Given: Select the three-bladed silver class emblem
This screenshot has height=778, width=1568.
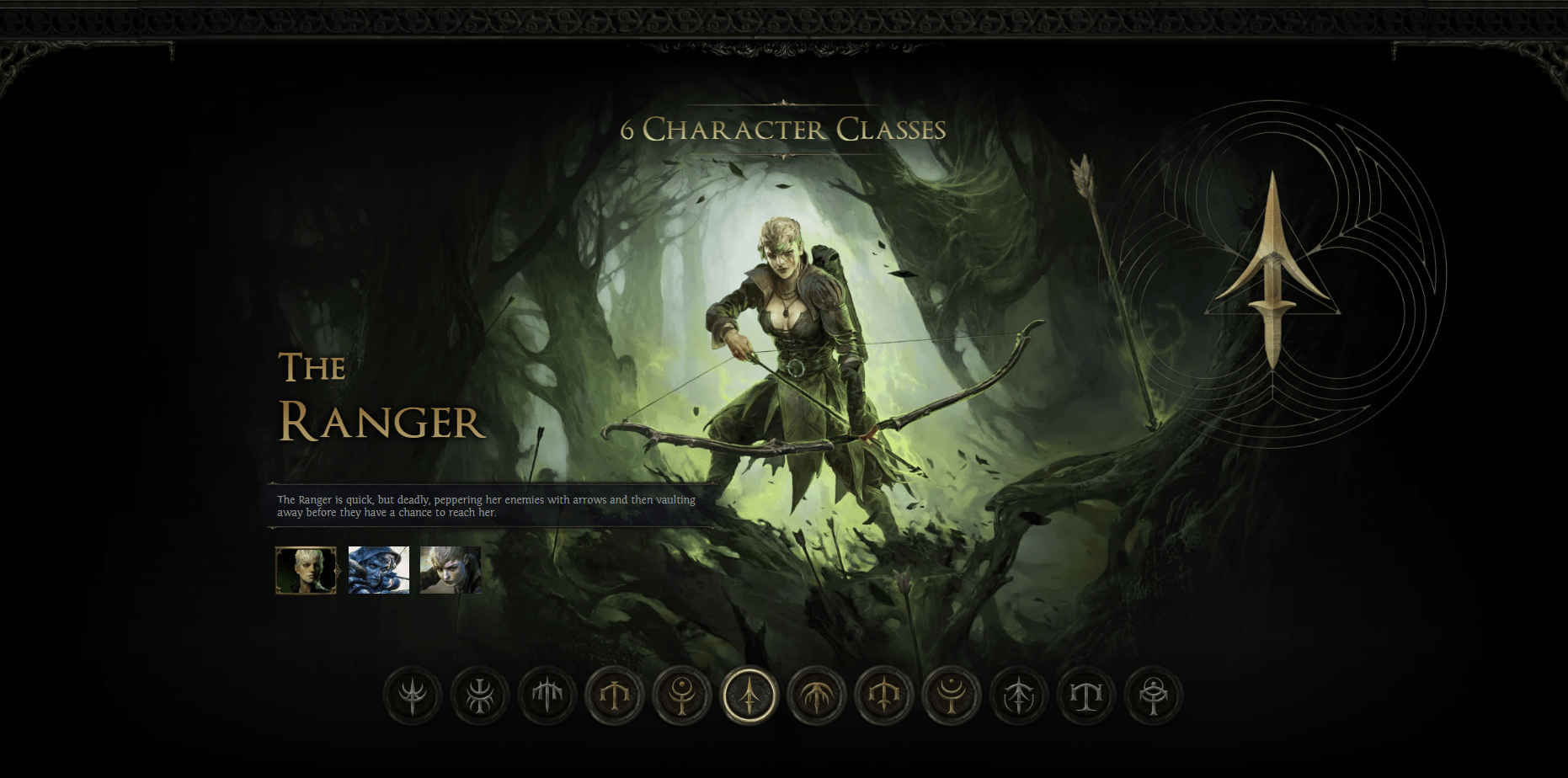Looking at the screenshot, I should [x=547, y=696].
